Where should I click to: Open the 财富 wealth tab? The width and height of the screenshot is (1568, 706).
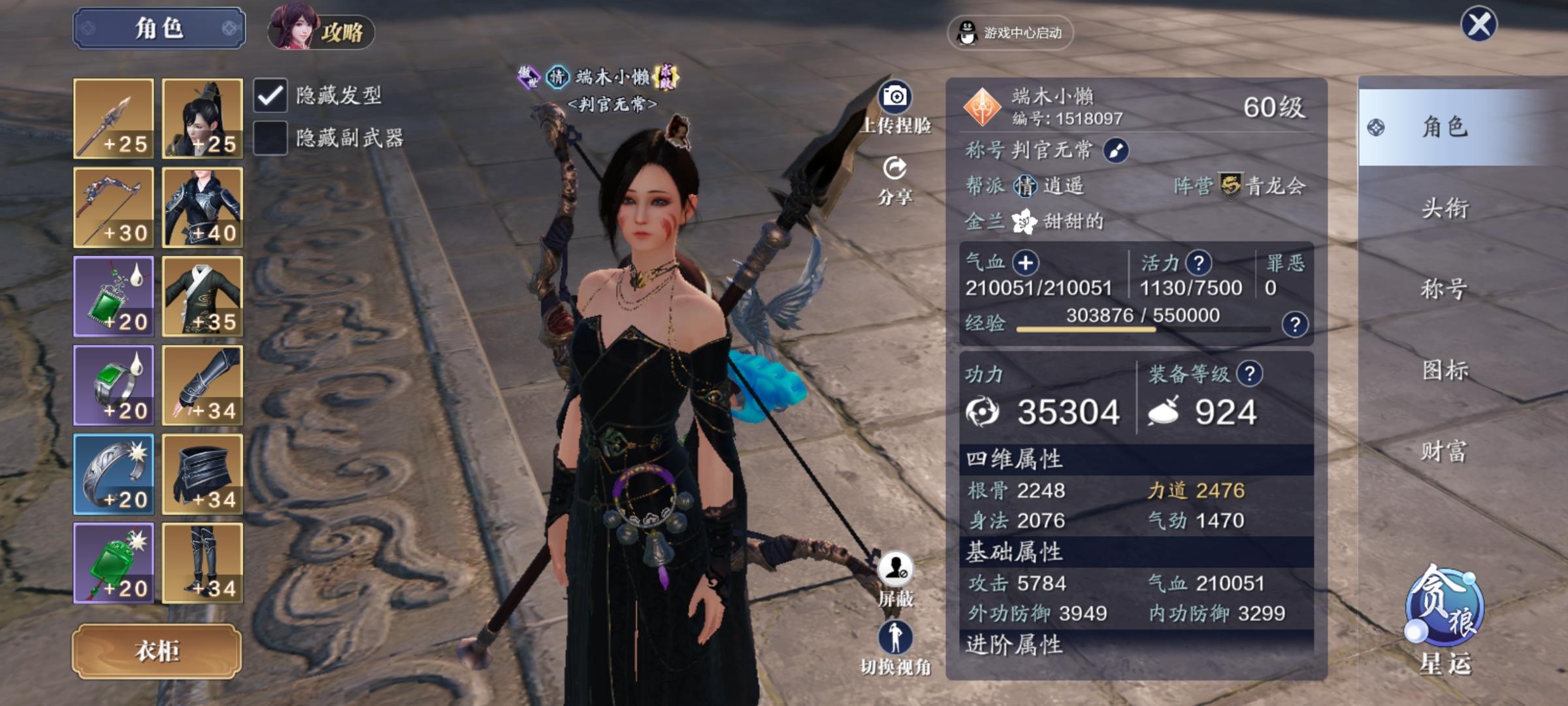point(1445,451)
